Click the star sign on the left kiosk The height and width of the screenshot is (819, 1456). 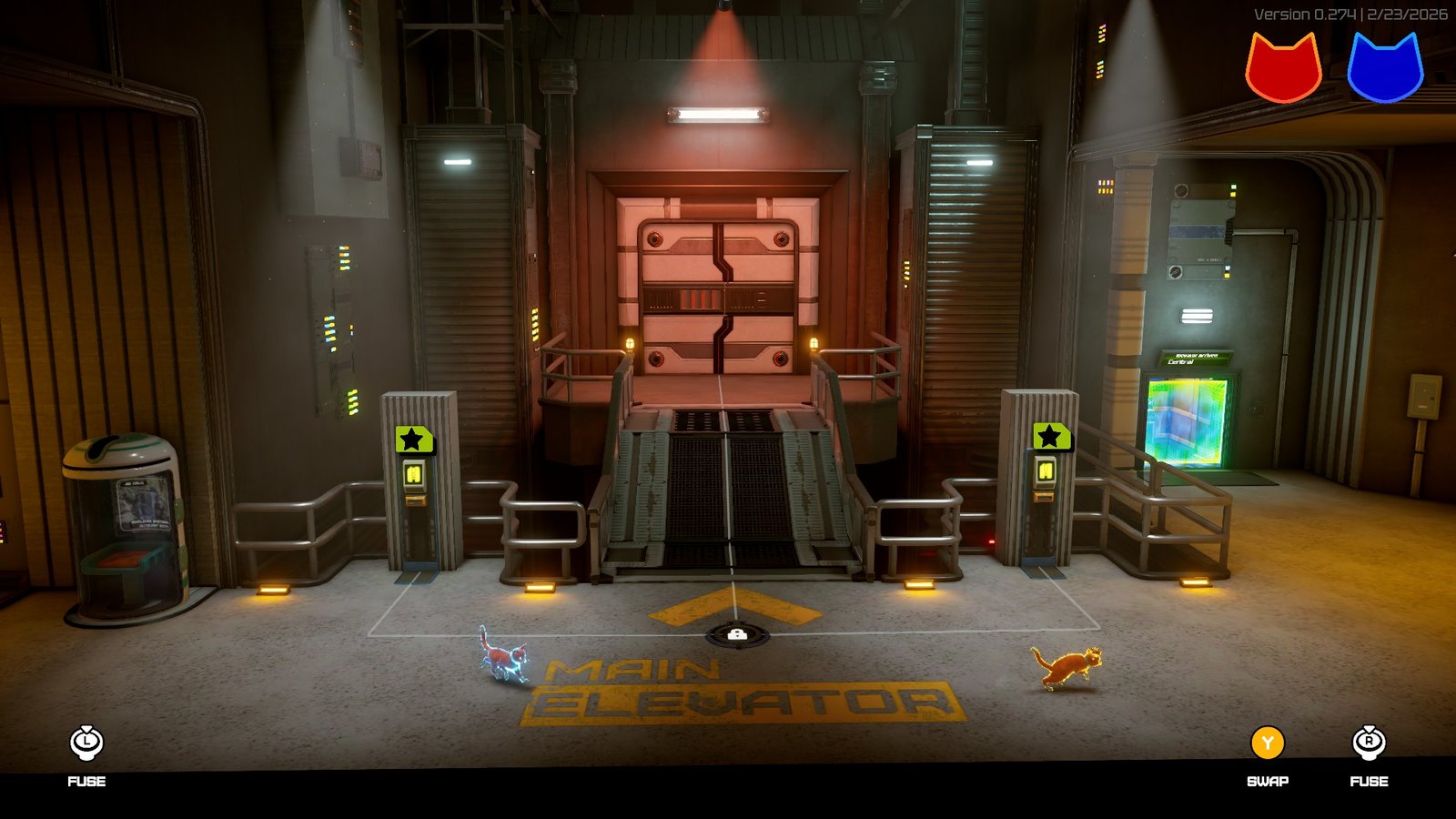414,440
